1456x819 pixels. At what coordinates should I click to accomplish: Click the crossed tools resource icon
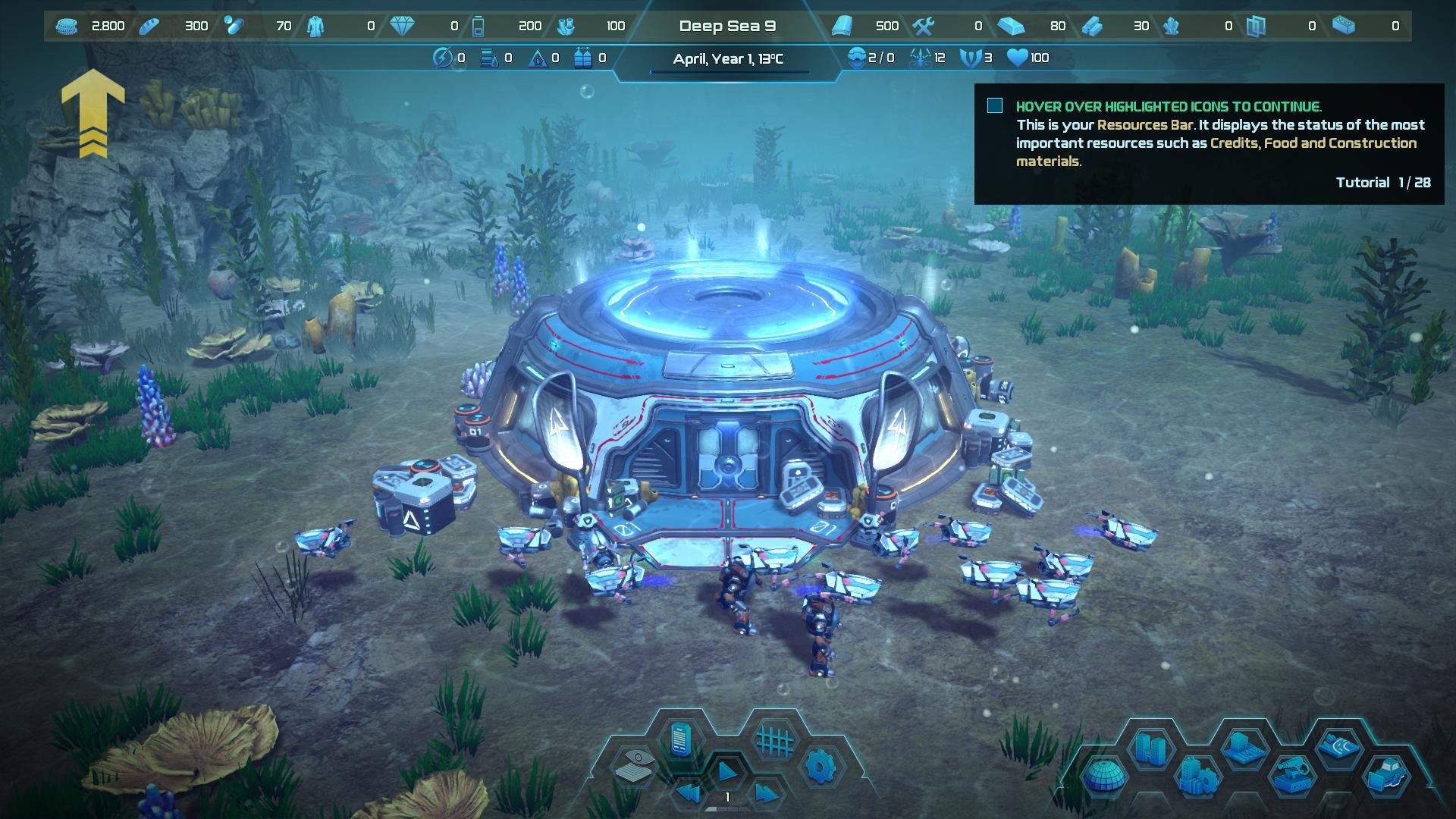pyautogui.click(x=923, y=27)
